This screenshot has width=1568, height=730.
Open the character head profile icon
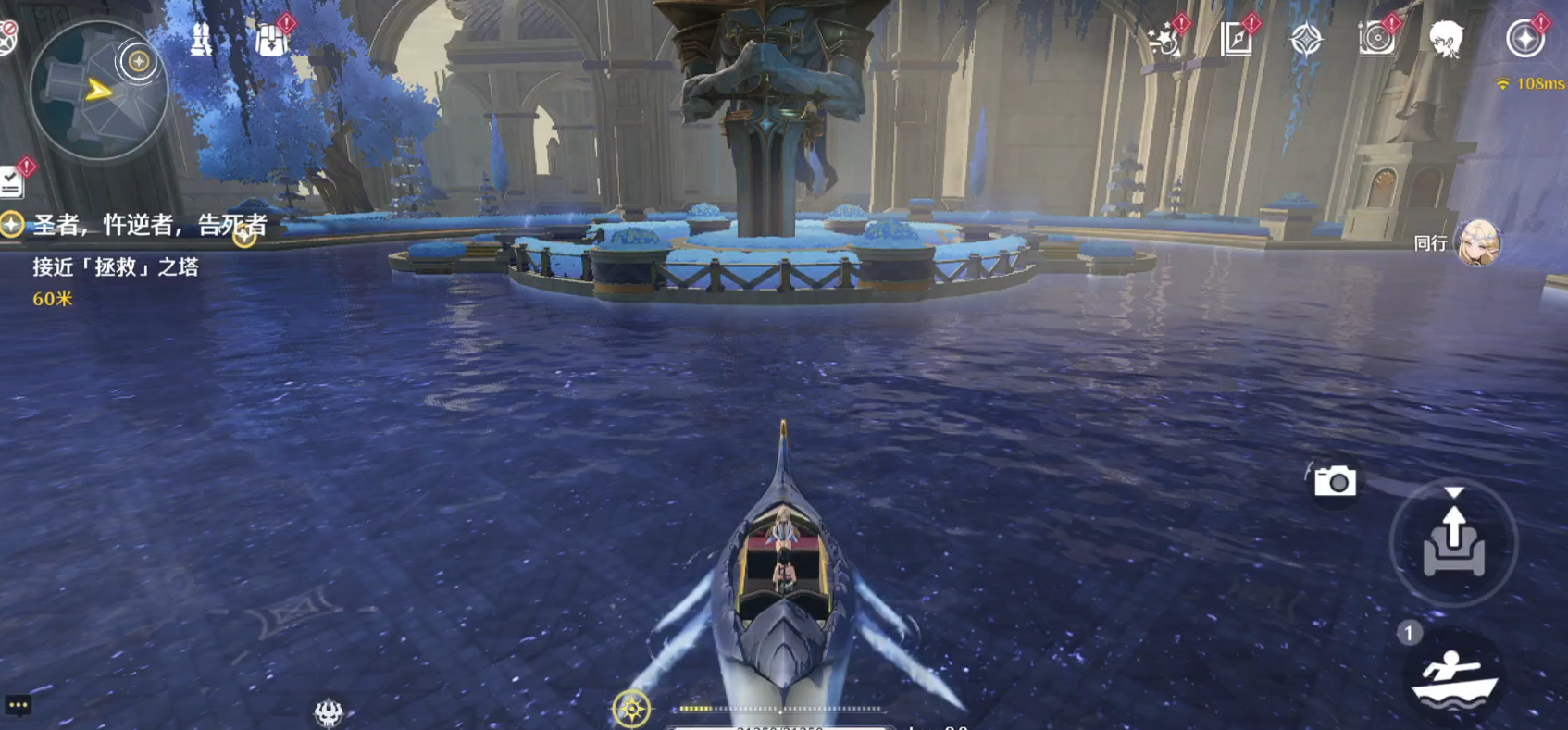[x=1446, y=40]
